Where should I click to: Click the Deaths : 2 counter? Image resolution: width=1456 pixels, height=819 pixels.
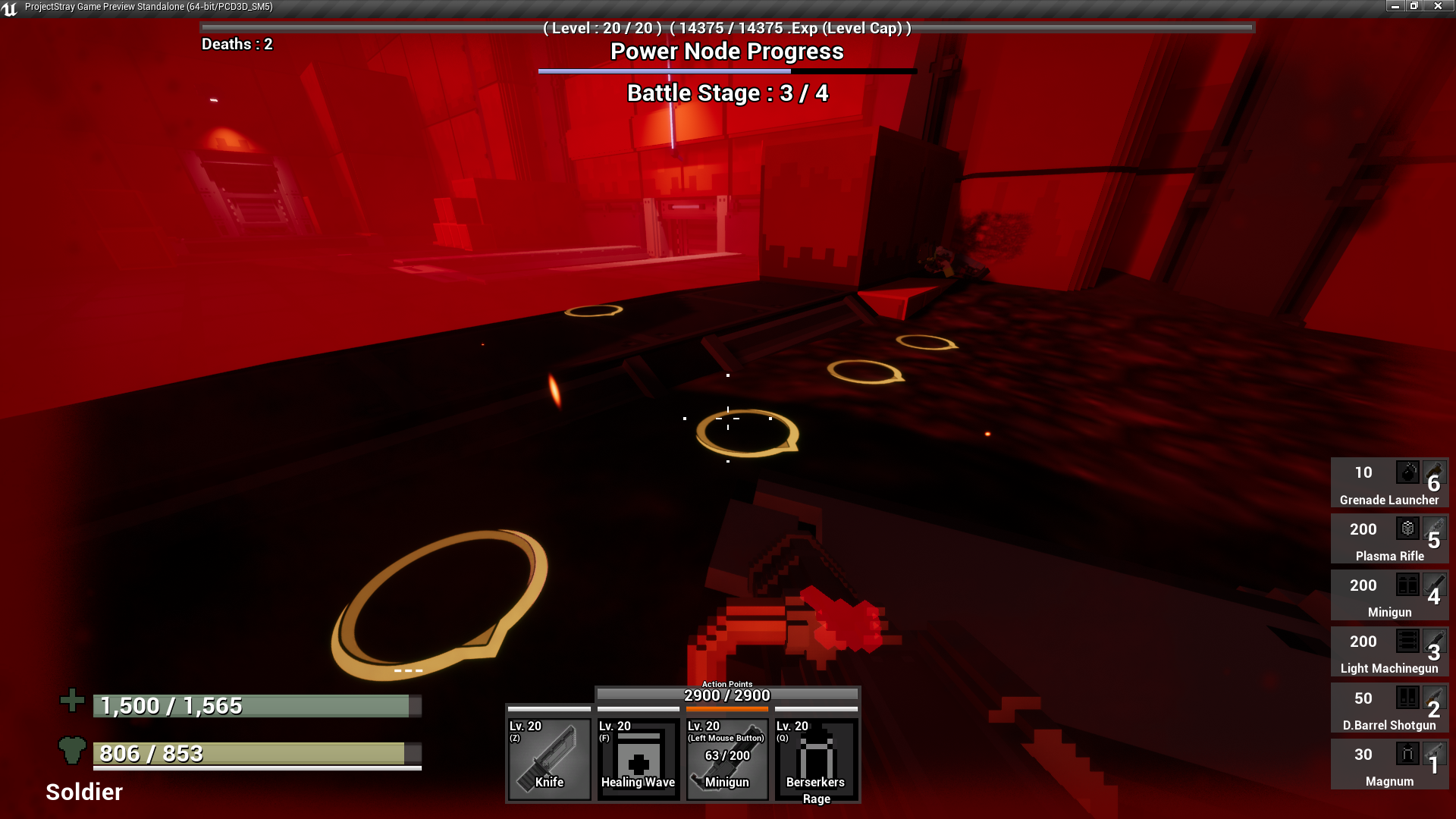pyautogui.click(x=237, y=45)
